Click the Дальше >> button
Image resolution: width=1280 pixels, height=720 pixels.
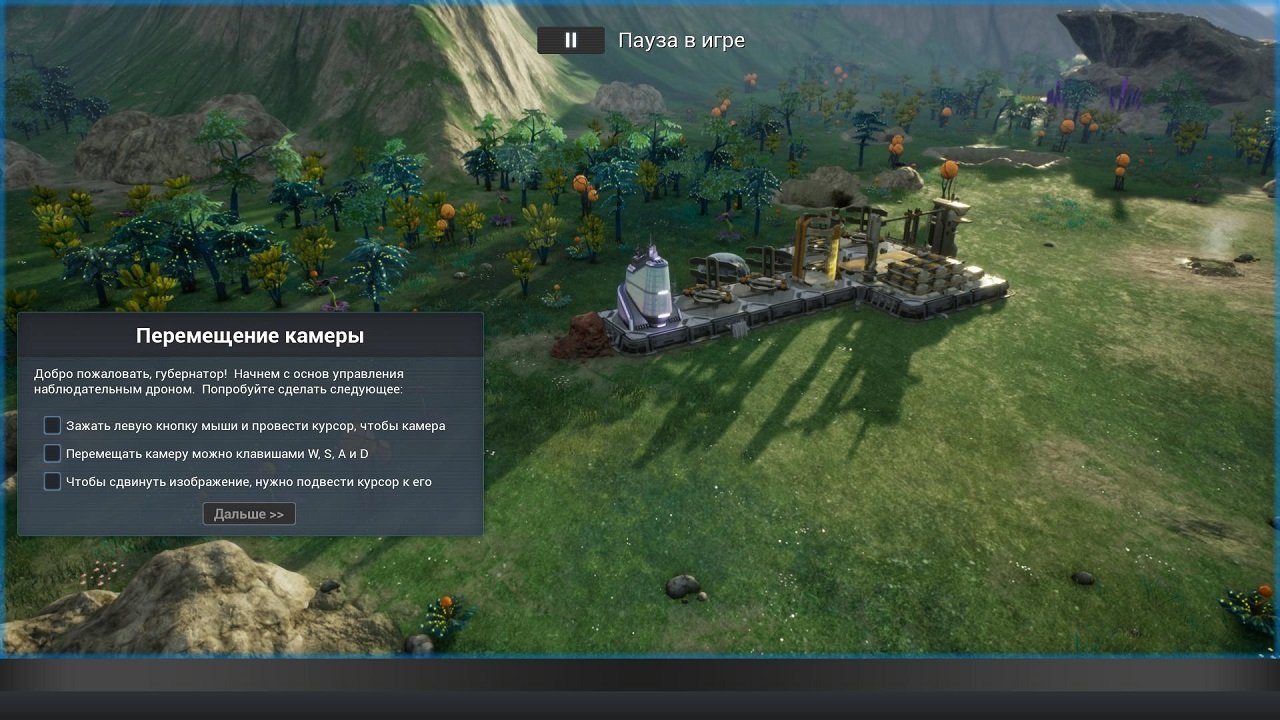[248, 513]
